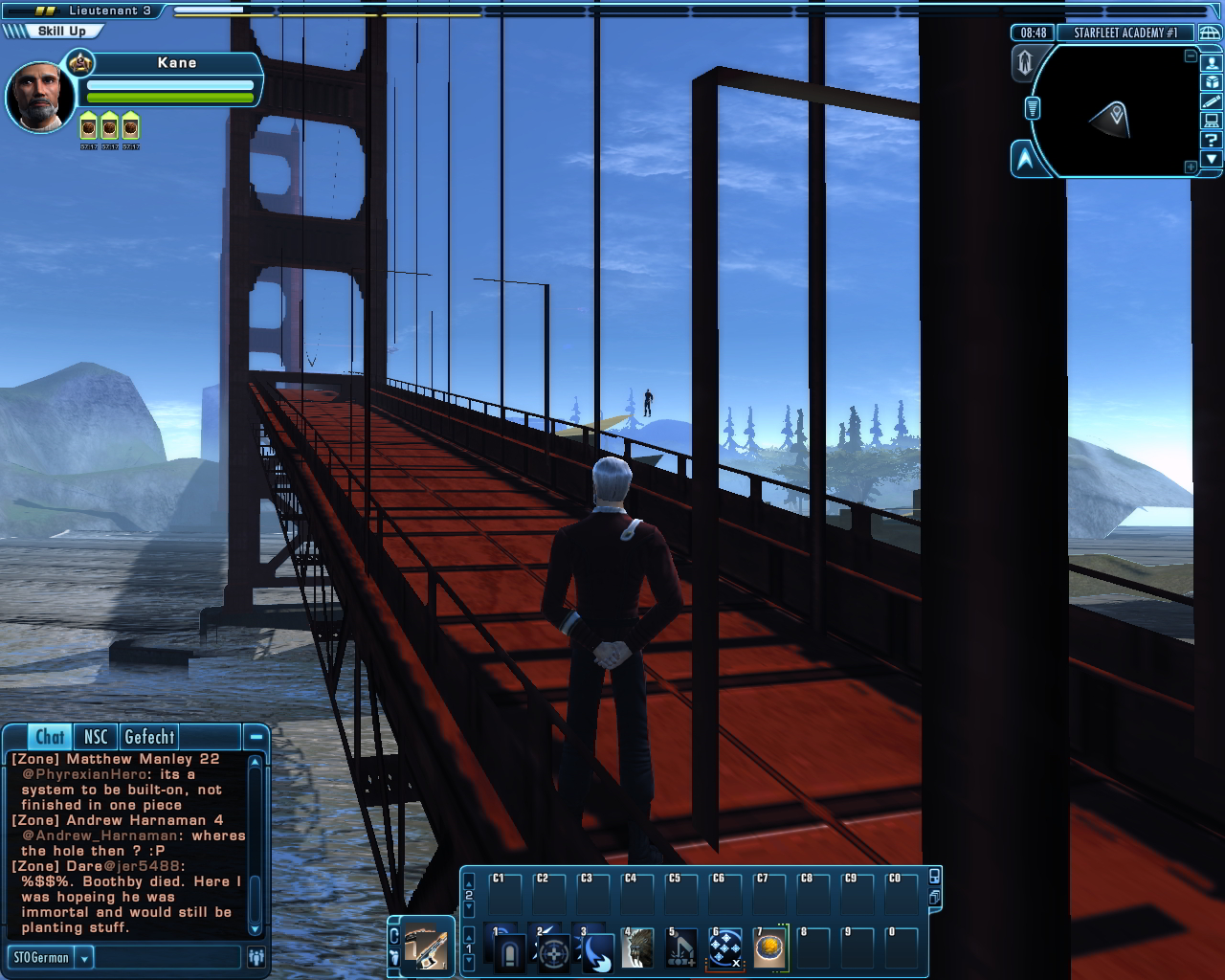Open the social friends icon in chat
Image resolution: width=1225 pixels, height=980 pixels.
click(256, 957)
